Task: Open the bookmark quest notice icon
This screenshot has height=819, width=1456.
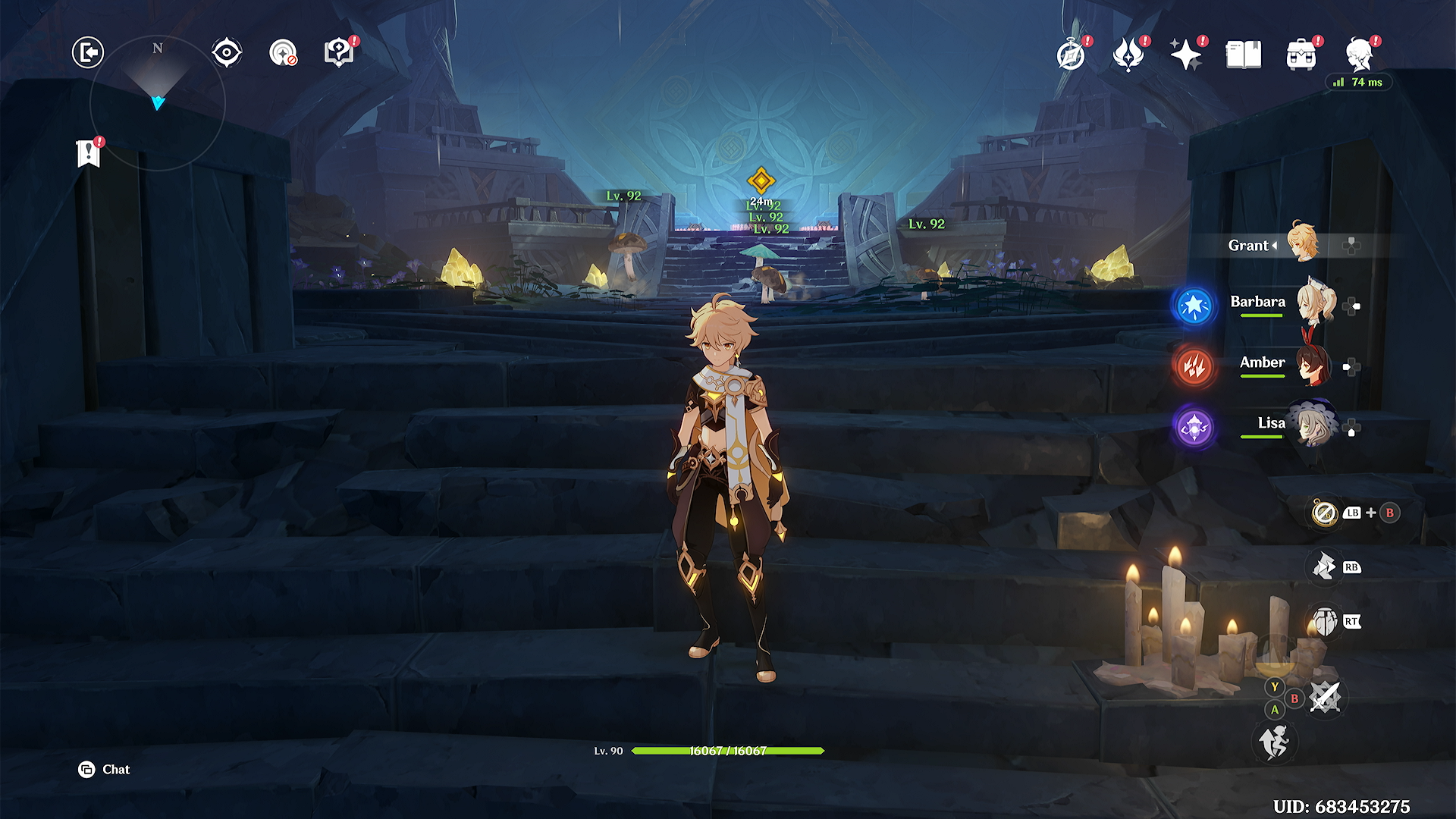Action: 89,153
